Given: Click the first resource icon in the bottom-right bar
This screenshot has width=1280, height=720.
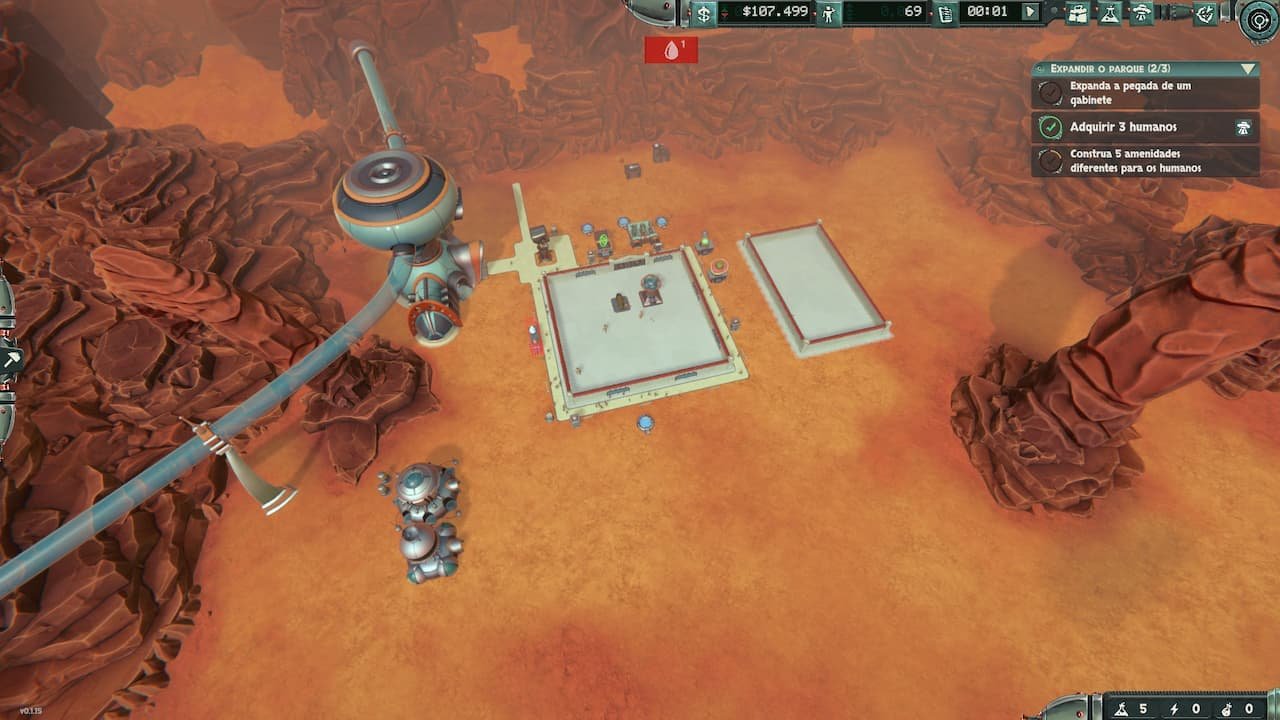Looking at the screenshot, I should click(1122, 709).
